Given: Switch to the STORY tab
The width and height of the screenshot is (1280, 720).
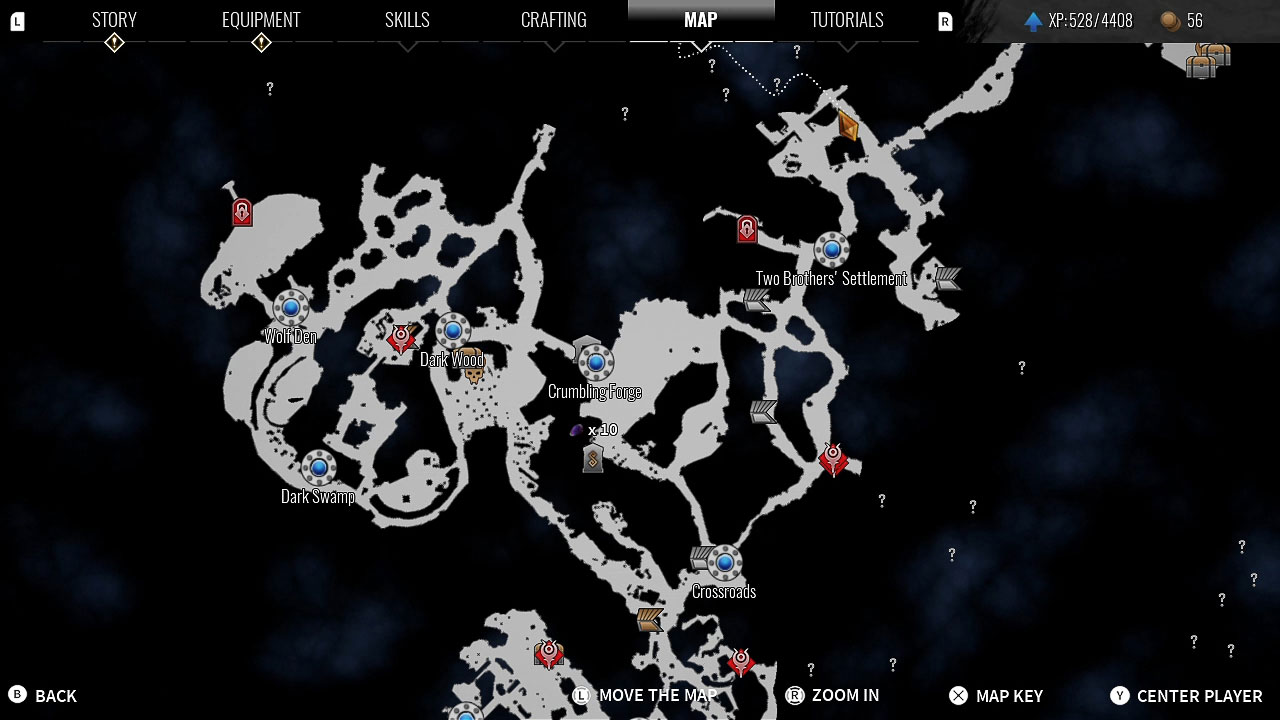Looking at the screenshot, I should pyautogui.click(x=113, y=19).
